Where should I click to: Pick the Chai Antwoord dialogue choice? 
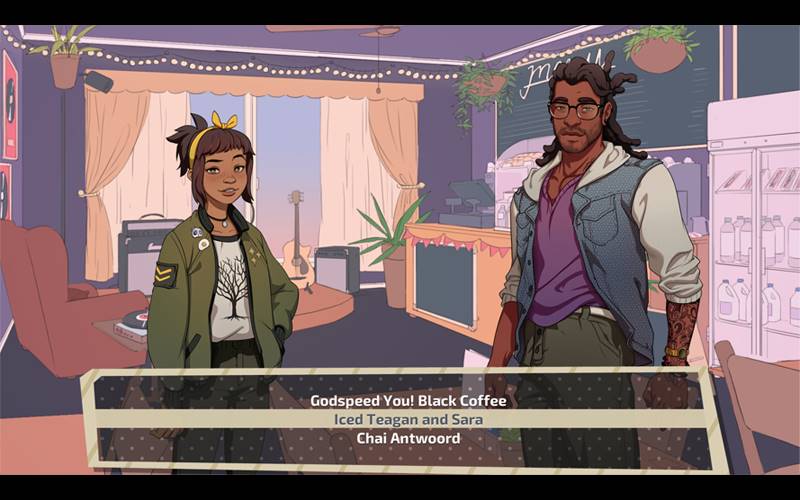click(408, 437)
